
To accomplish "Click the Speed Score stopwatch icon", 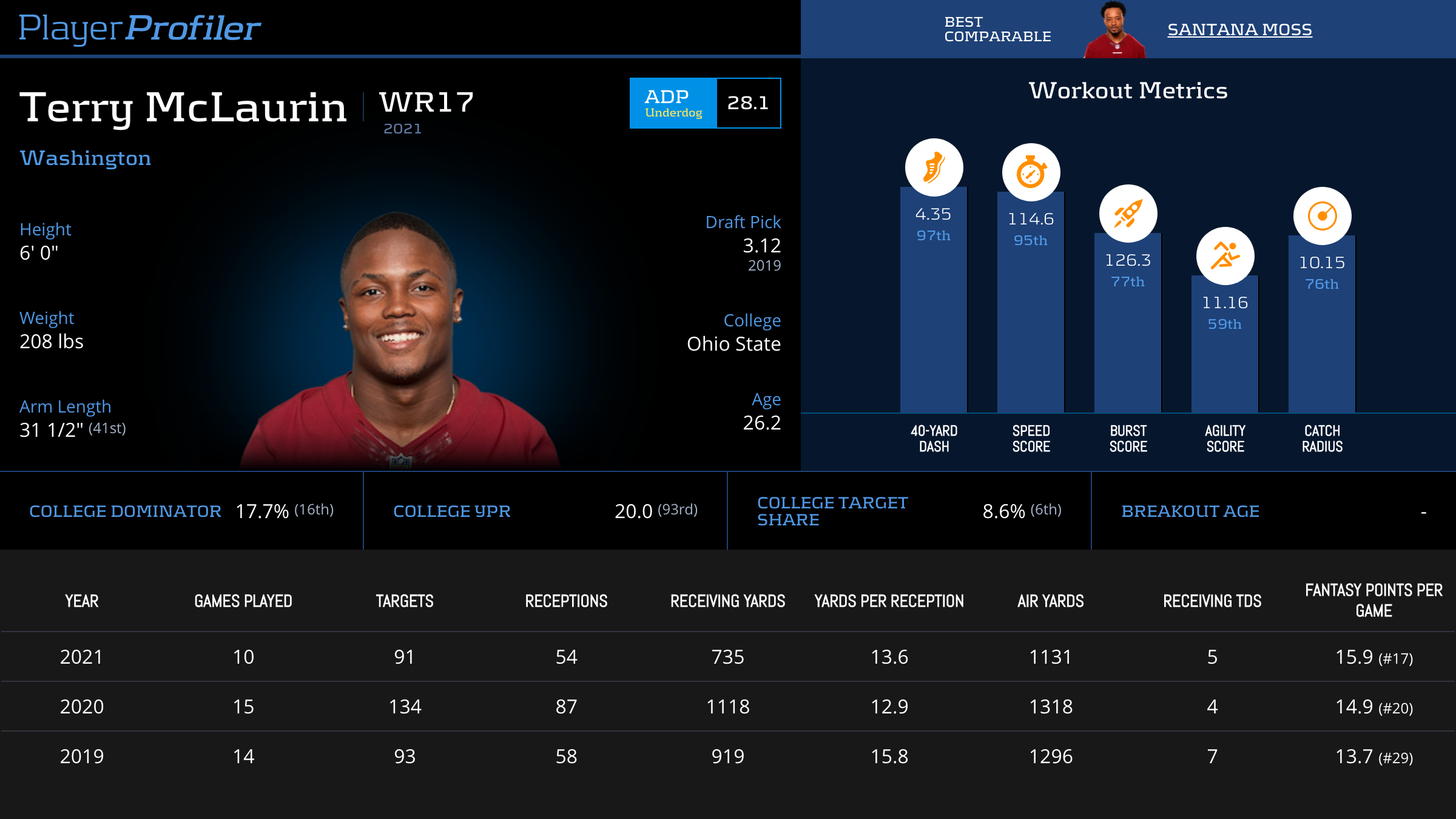I will 1031,172.
